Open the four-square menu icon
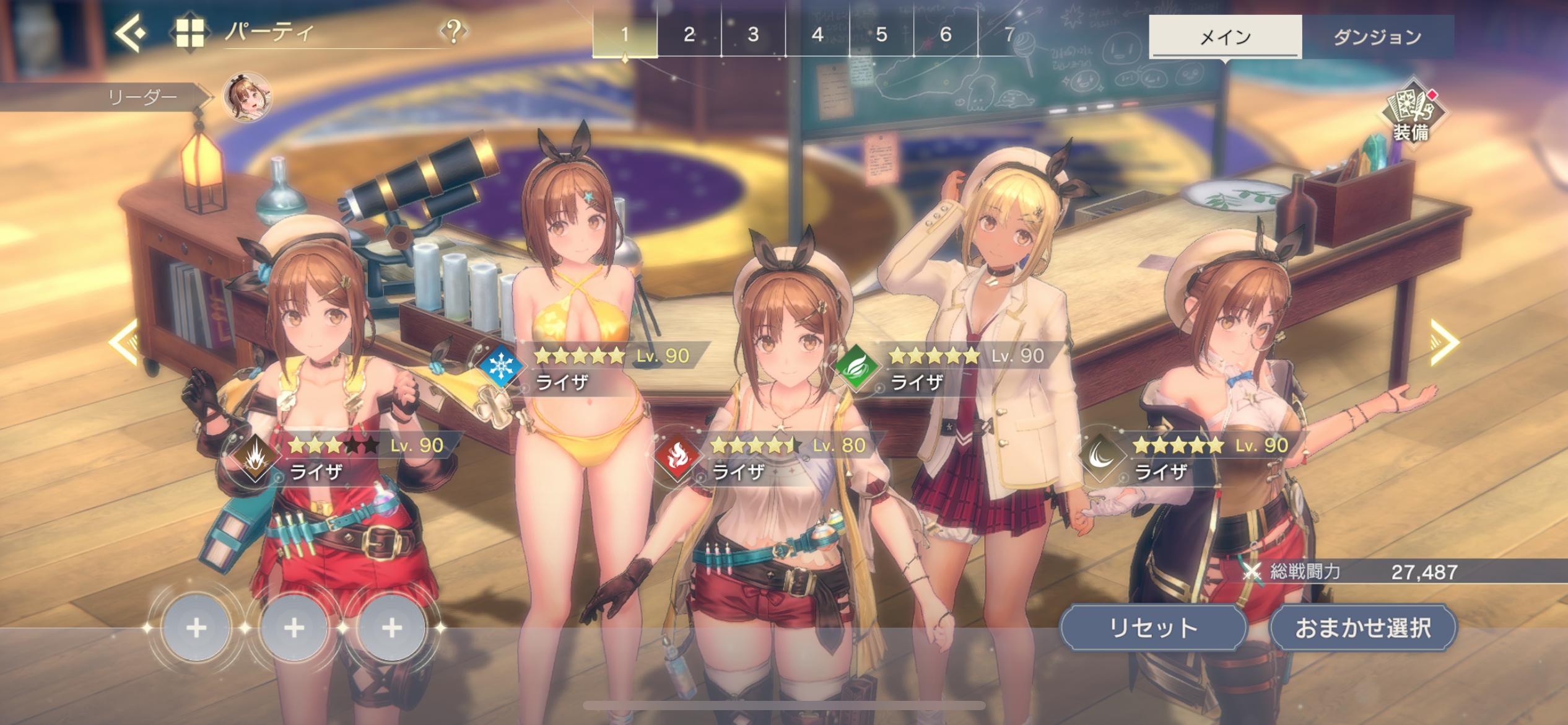 [x=189, y=33]
